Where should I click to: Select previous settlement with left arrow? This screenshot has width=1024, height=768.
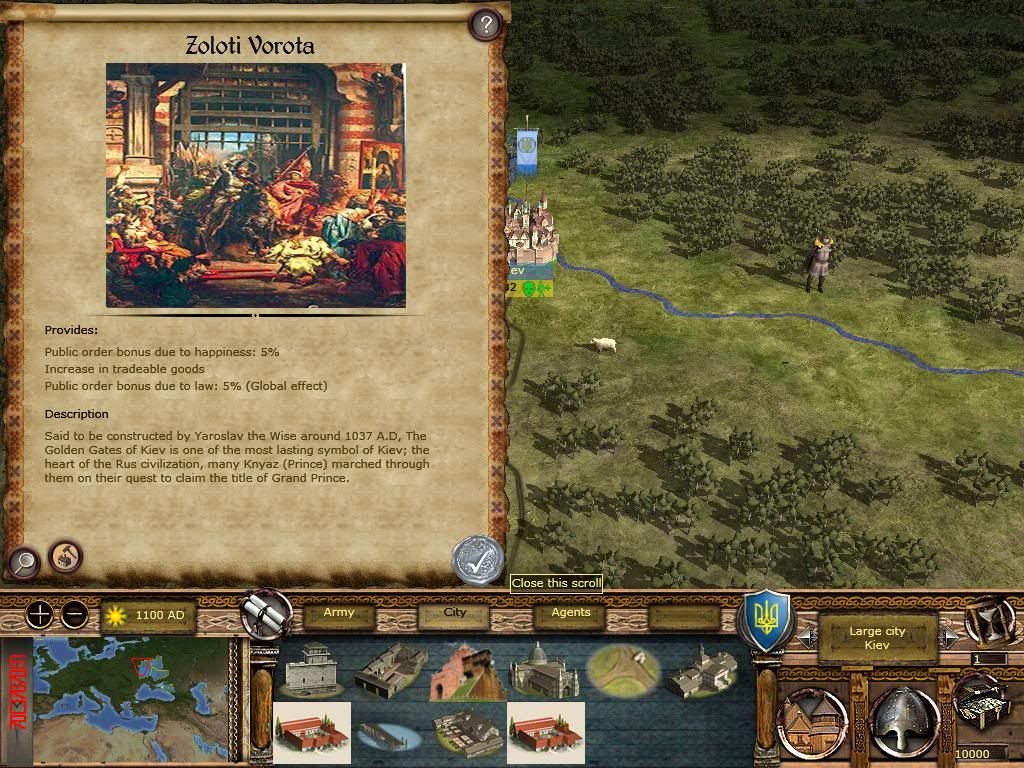click(x=805, y=635)
